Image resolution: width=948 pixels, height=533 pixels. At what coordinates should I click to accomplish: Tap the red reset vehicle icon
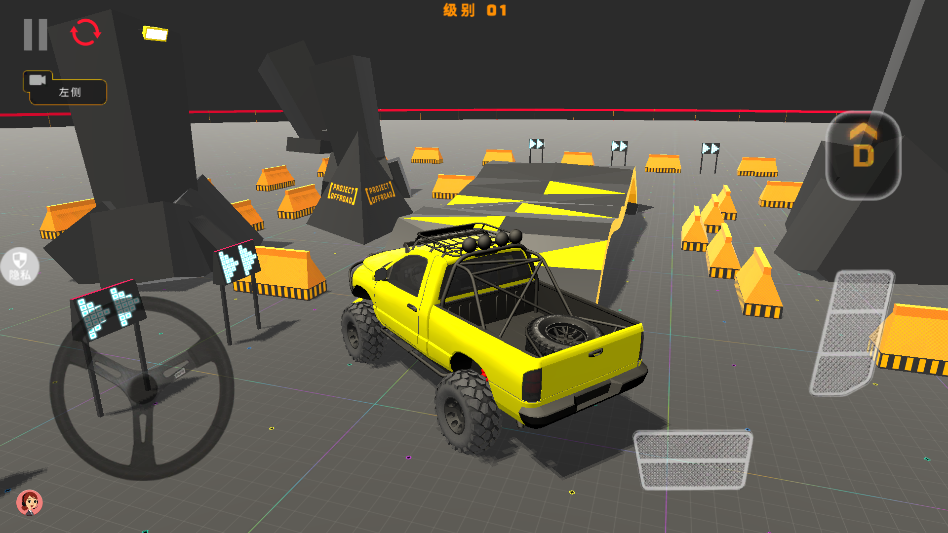click(x=86, y=33)
